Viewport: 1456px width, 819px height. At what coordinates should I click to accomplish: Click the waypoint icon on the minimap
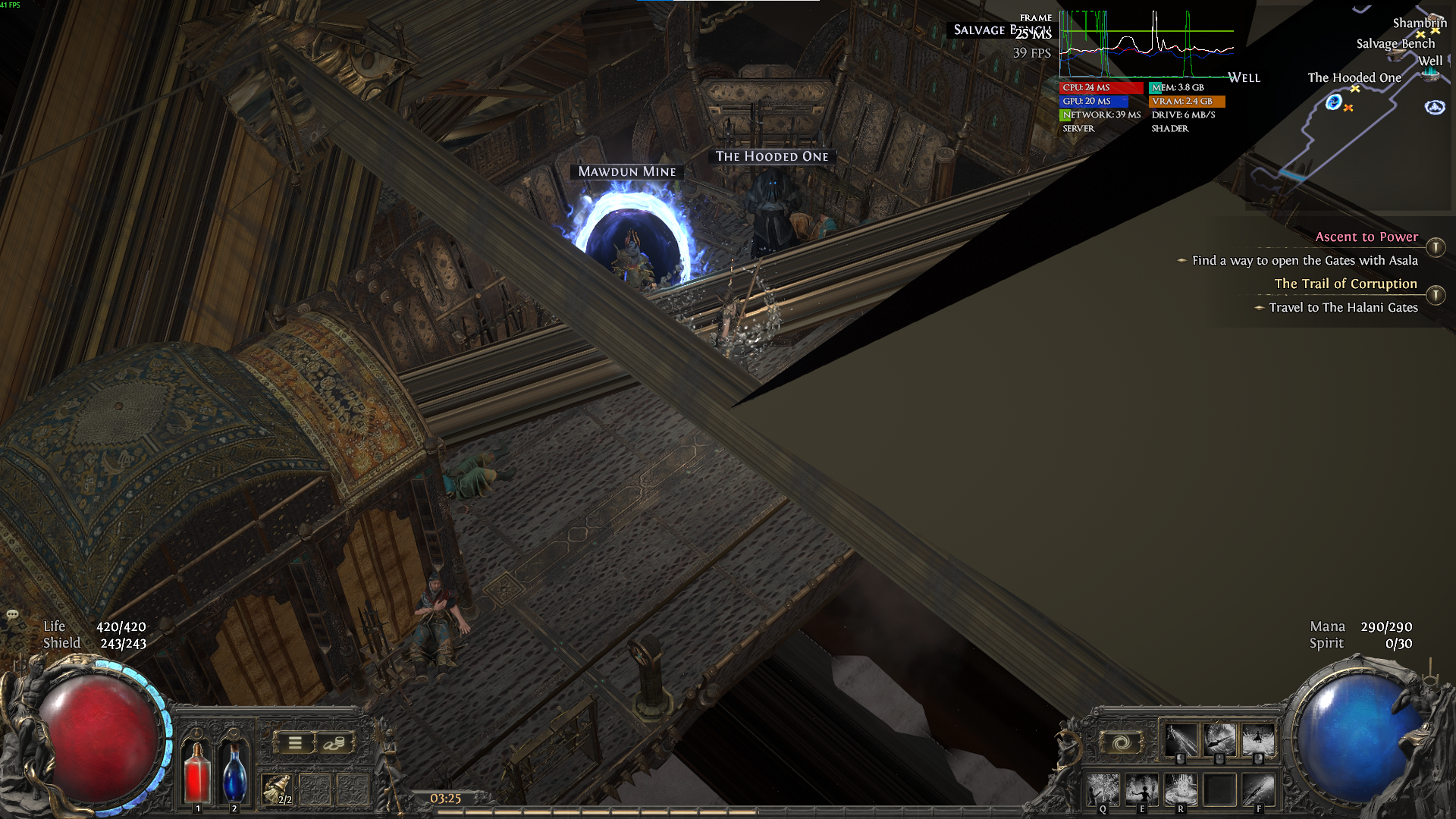[x=1434, y=107]
